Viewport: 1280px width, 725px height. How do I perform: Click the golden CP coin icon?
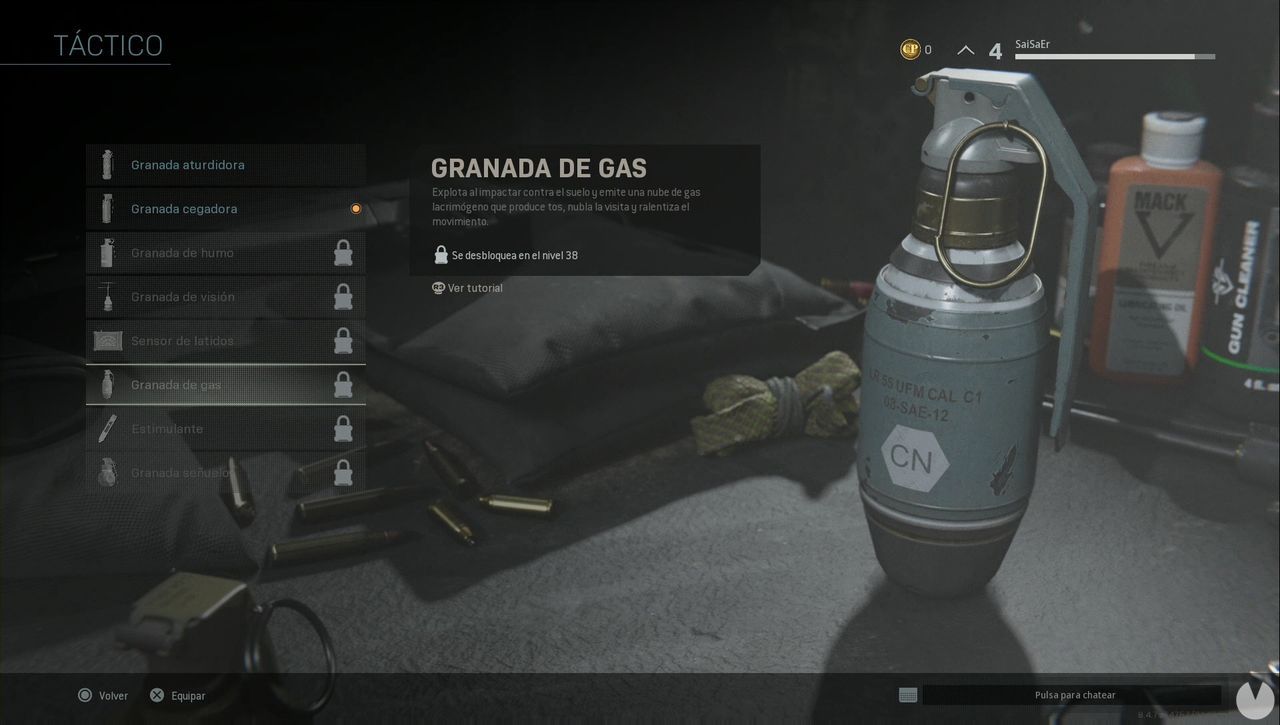913,47
